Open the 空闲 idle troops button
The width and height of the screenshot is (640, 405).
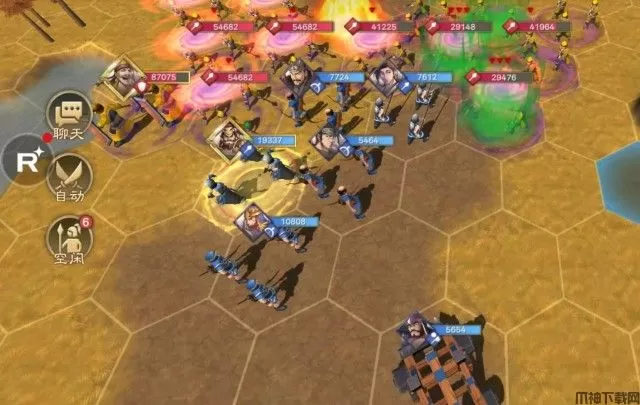click(x=69, y=238)
